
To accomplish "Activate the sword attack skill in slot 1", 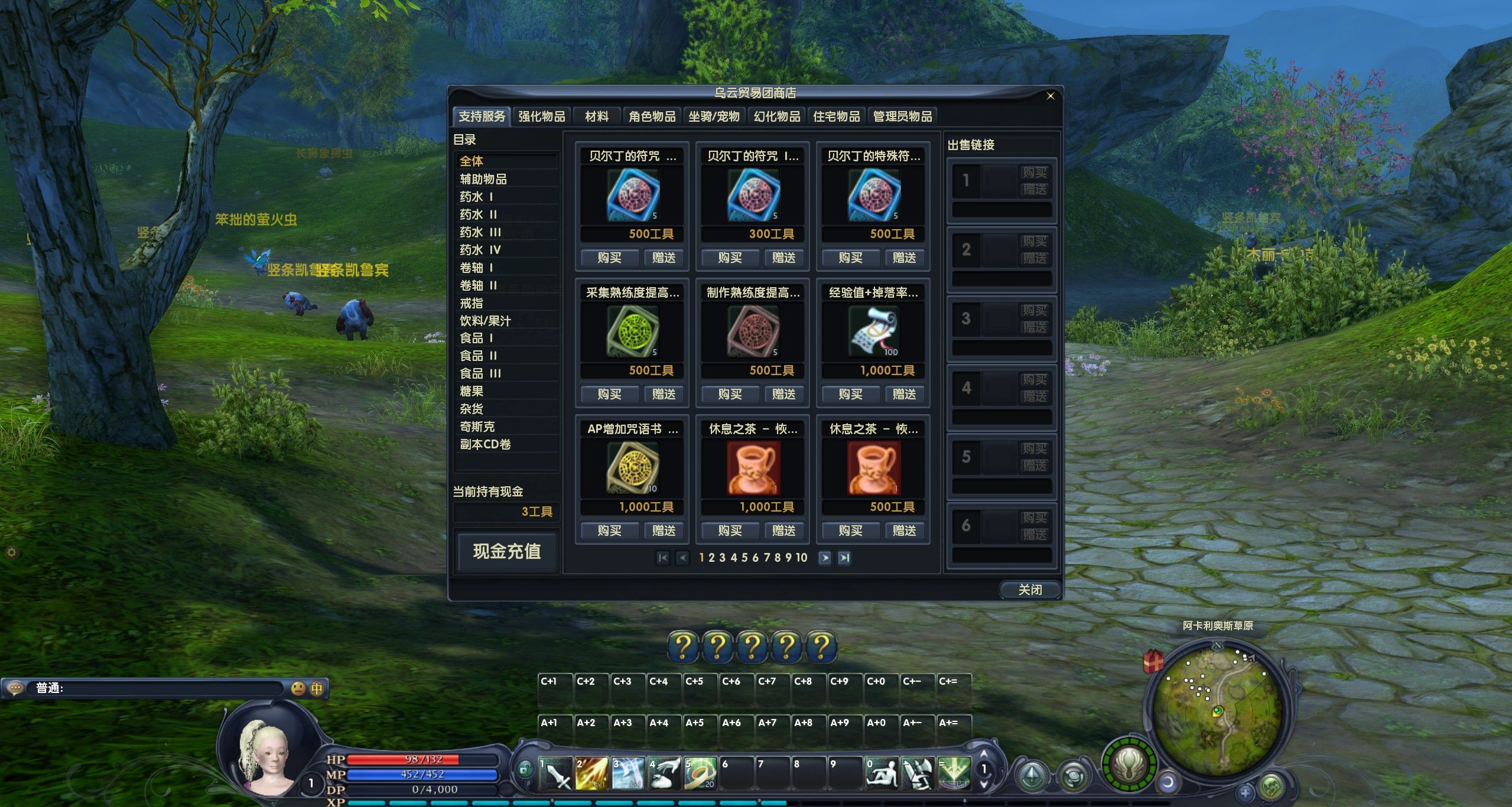I will [556, 773].
